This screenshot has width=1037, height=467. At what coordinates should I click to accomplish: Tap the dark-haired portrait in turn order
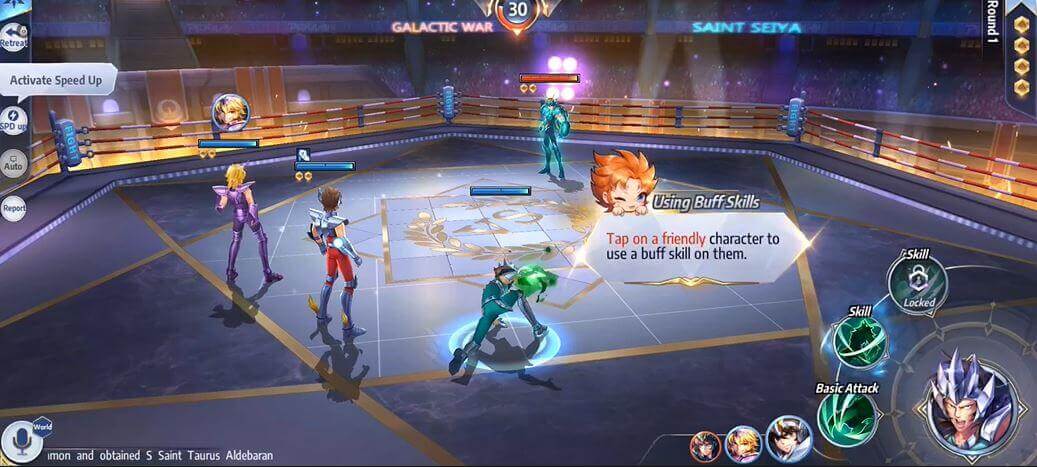coord(789,439)
